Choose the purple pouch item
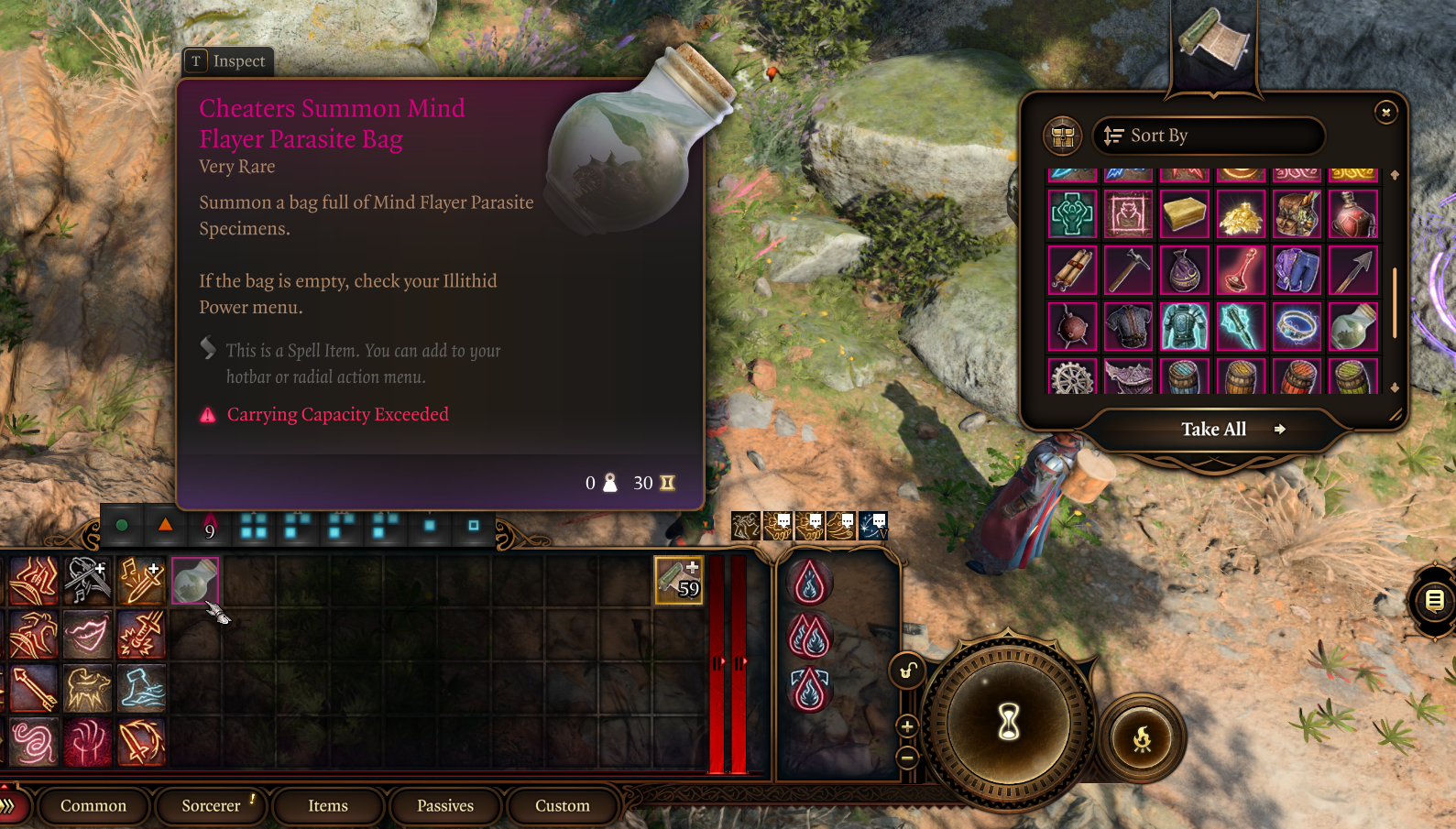 point(1185,270)
